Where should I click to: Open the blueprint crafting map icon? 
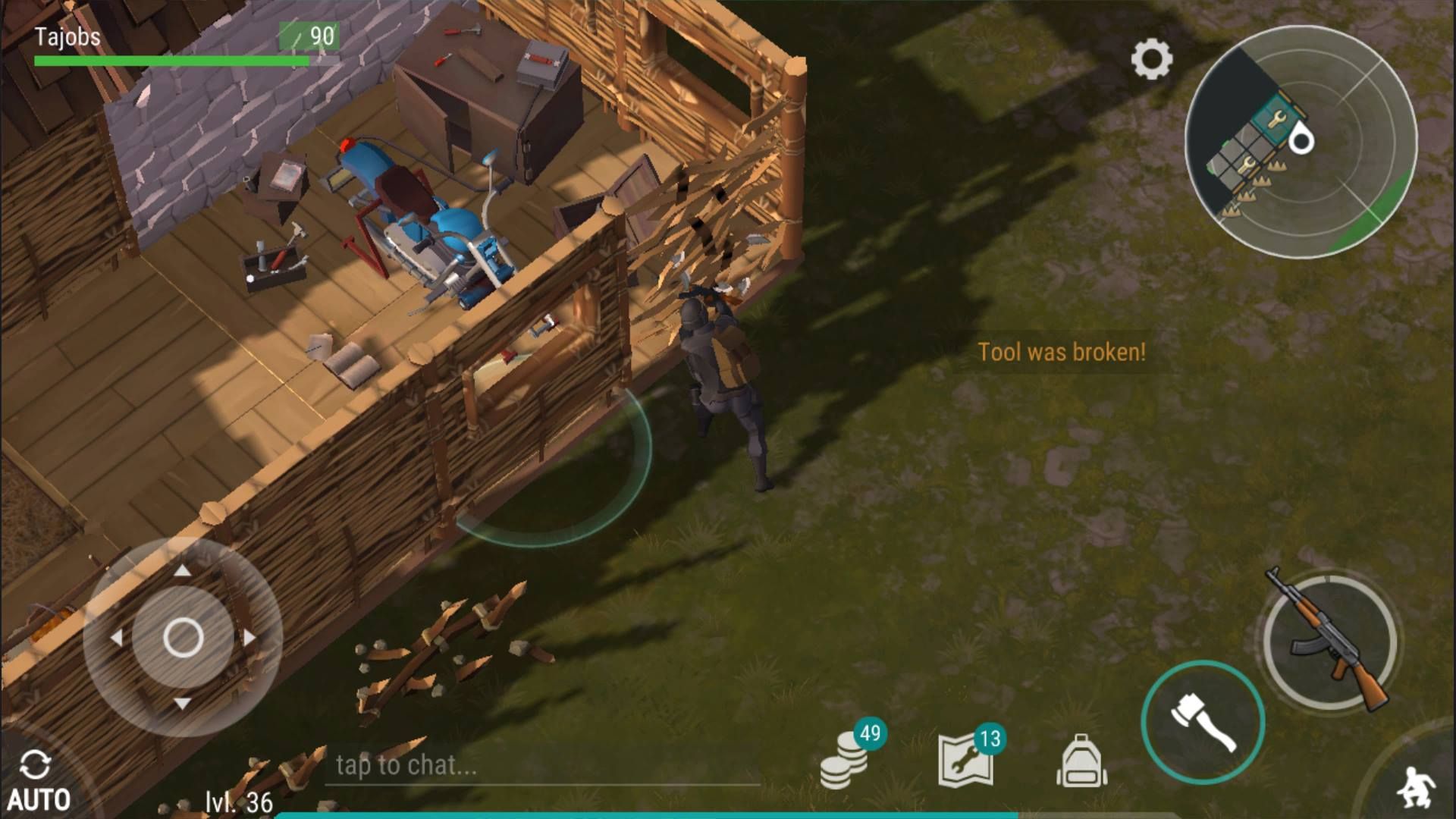(x=965, y=760)
